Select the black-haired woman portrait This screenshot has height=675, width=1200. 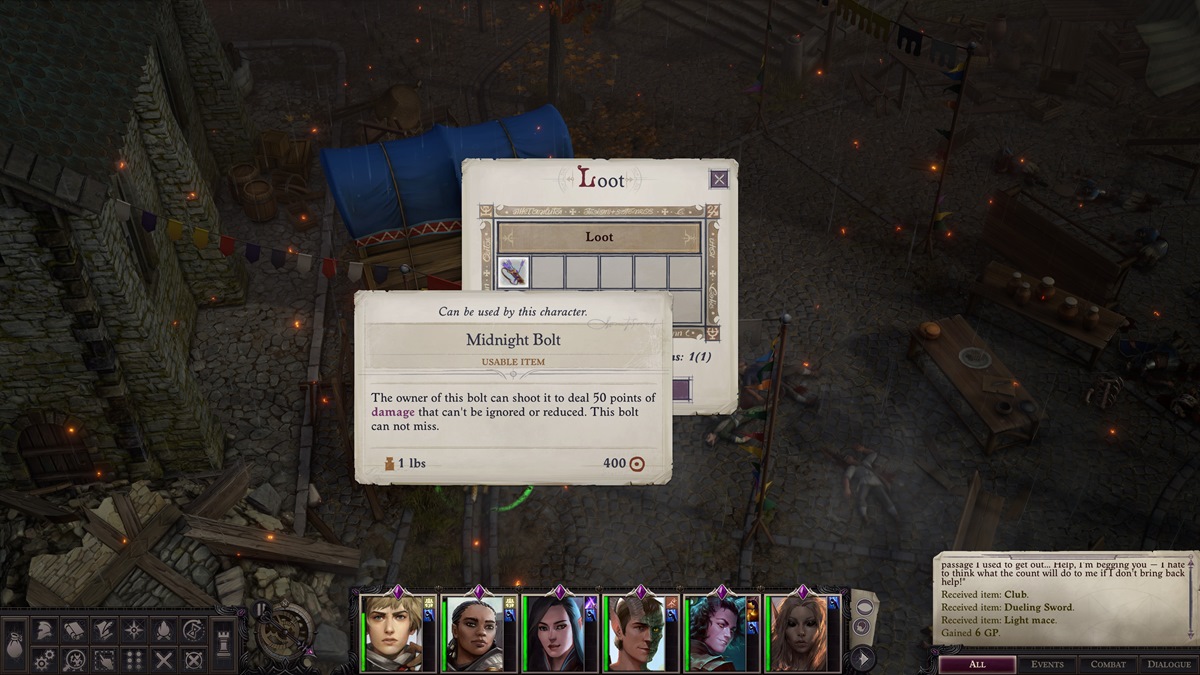click(x=553, y=633)
